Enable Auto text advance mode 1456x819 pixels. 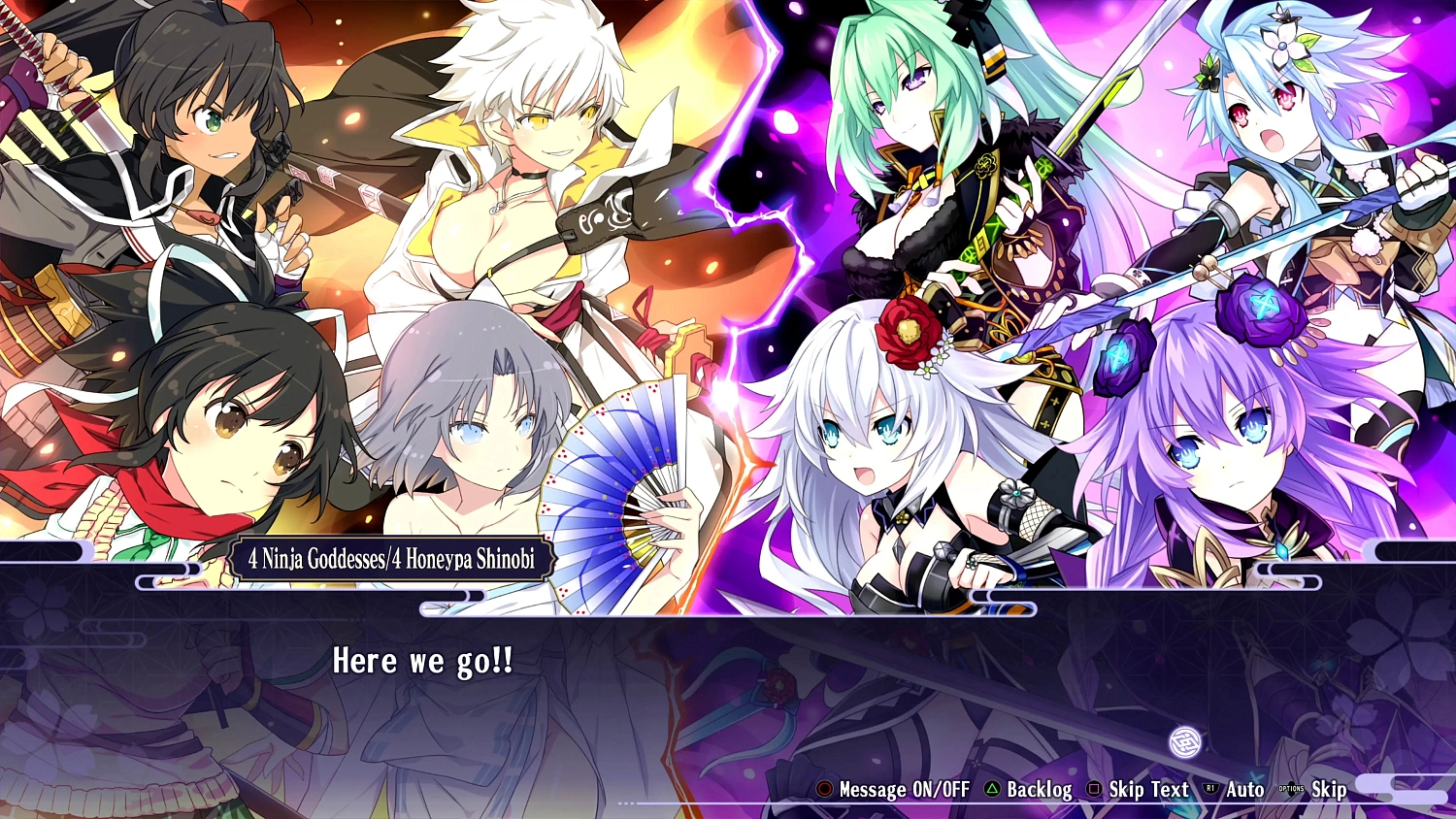1244,789
